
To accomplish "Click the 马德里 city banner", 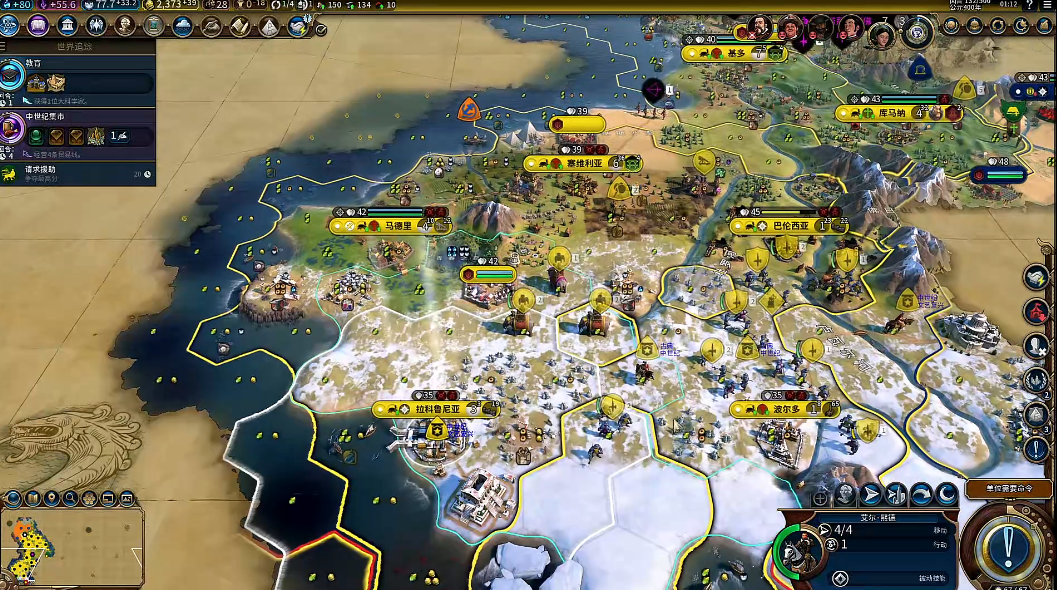I will (397, 226).
